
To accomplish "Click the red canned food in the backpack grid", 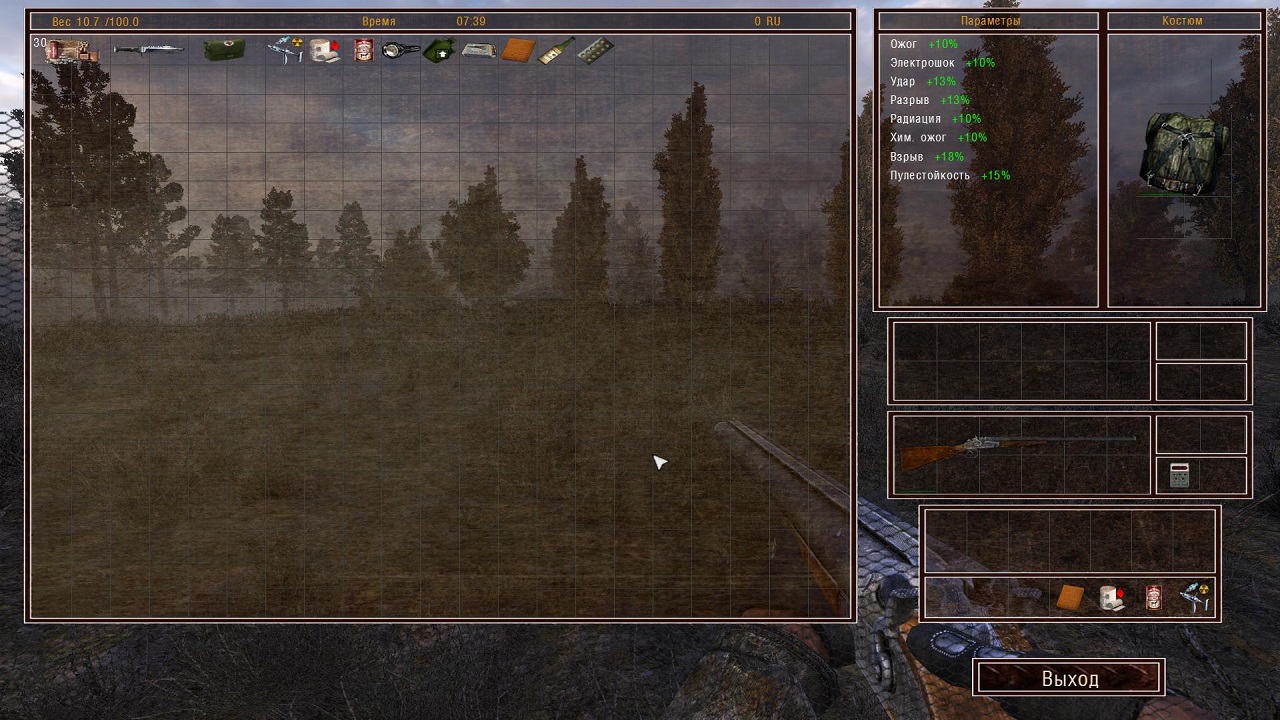I will coord(363,50).
